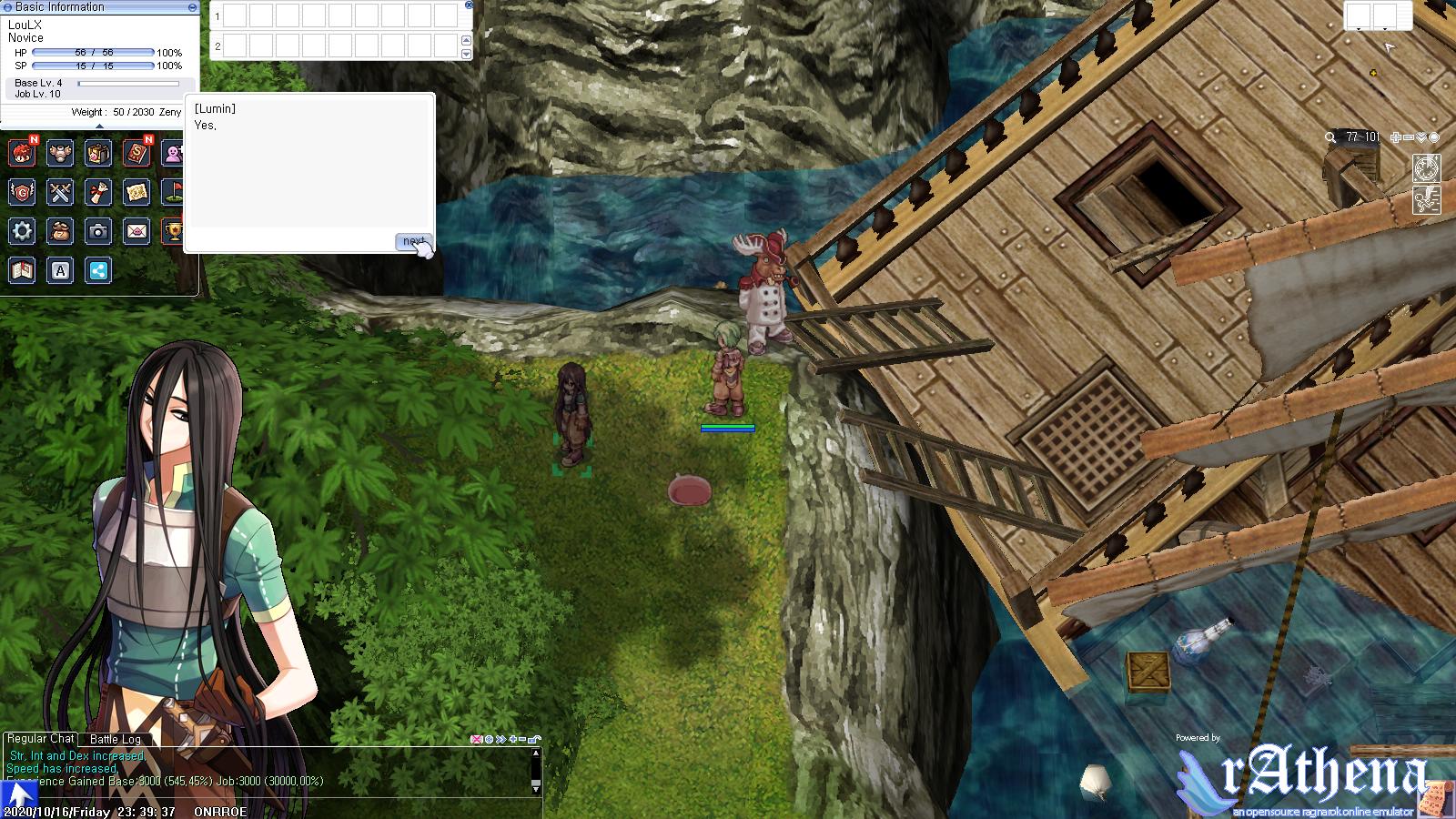Open the World Map icon
1456x819 pixels.
(x=136, y=193)
